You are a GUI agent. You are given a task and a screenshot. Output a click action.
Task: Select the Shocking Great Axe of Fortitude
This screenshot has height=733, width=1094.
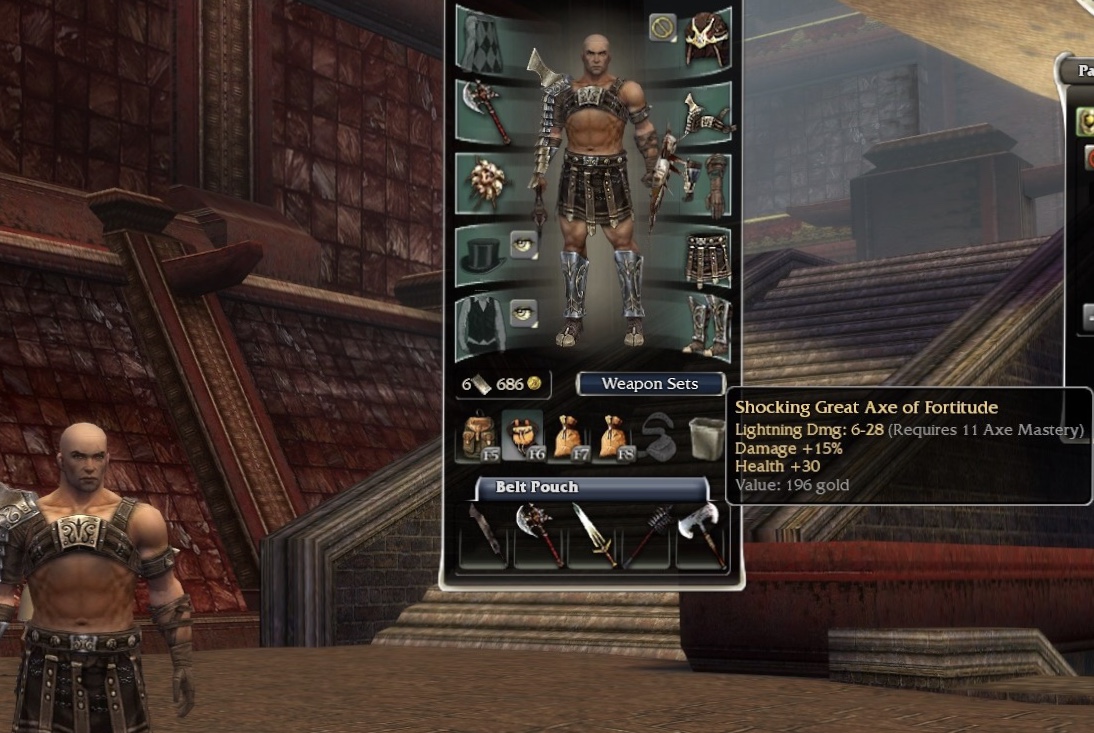(x=699, y=532)
